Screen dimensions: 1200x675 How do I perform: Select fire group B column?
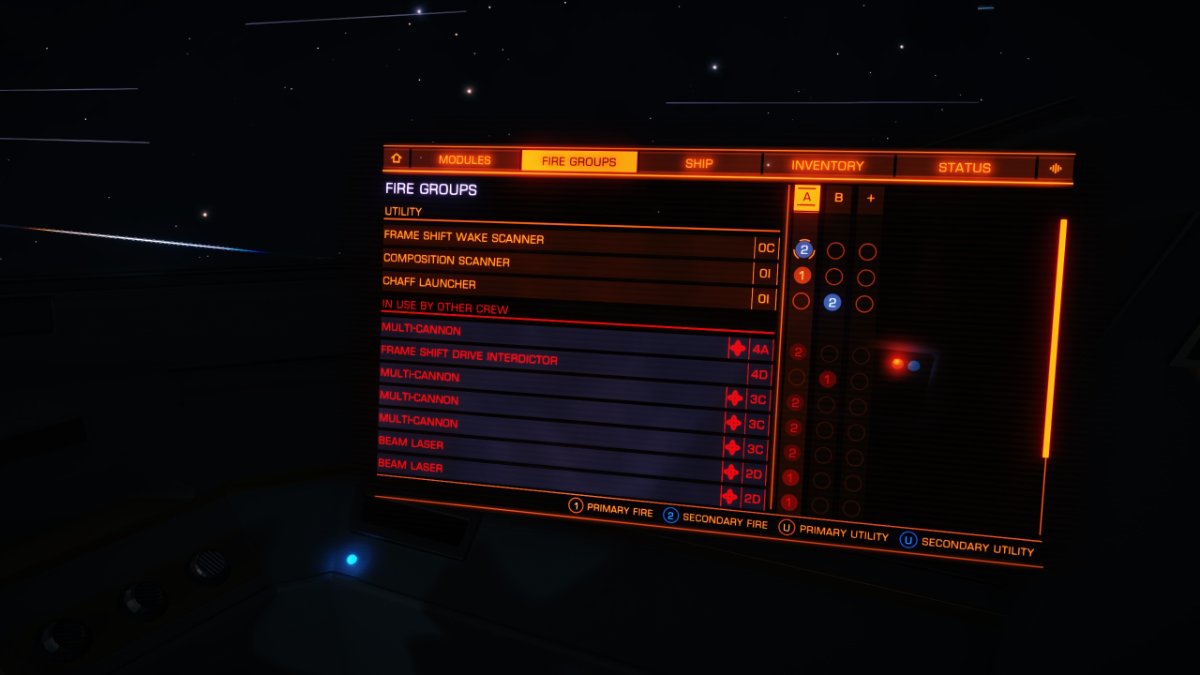tap(838, 198)
